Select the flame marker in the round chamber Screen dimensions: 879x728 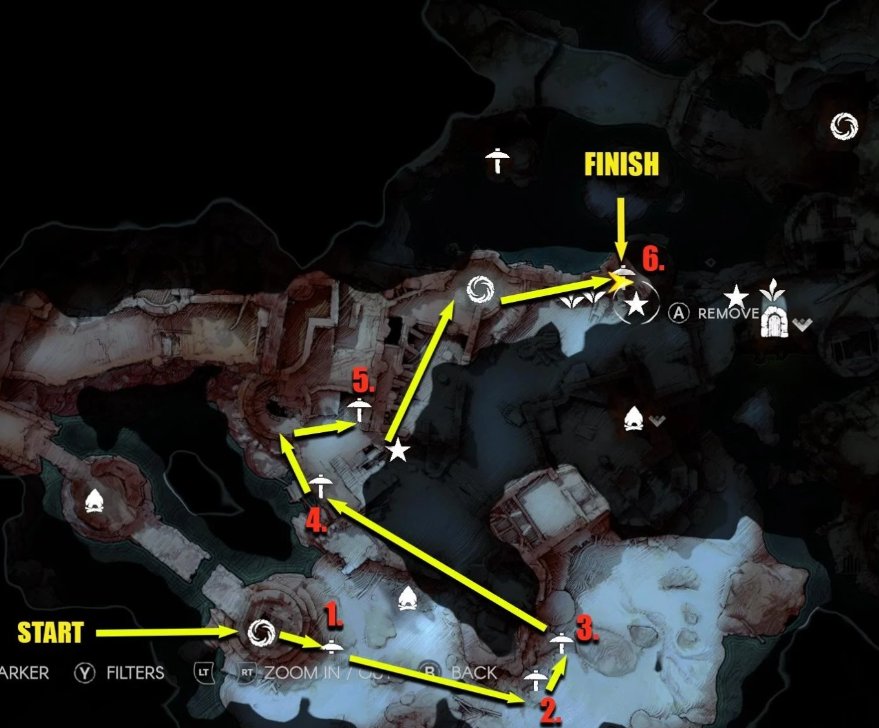click(x=95, y=499)
